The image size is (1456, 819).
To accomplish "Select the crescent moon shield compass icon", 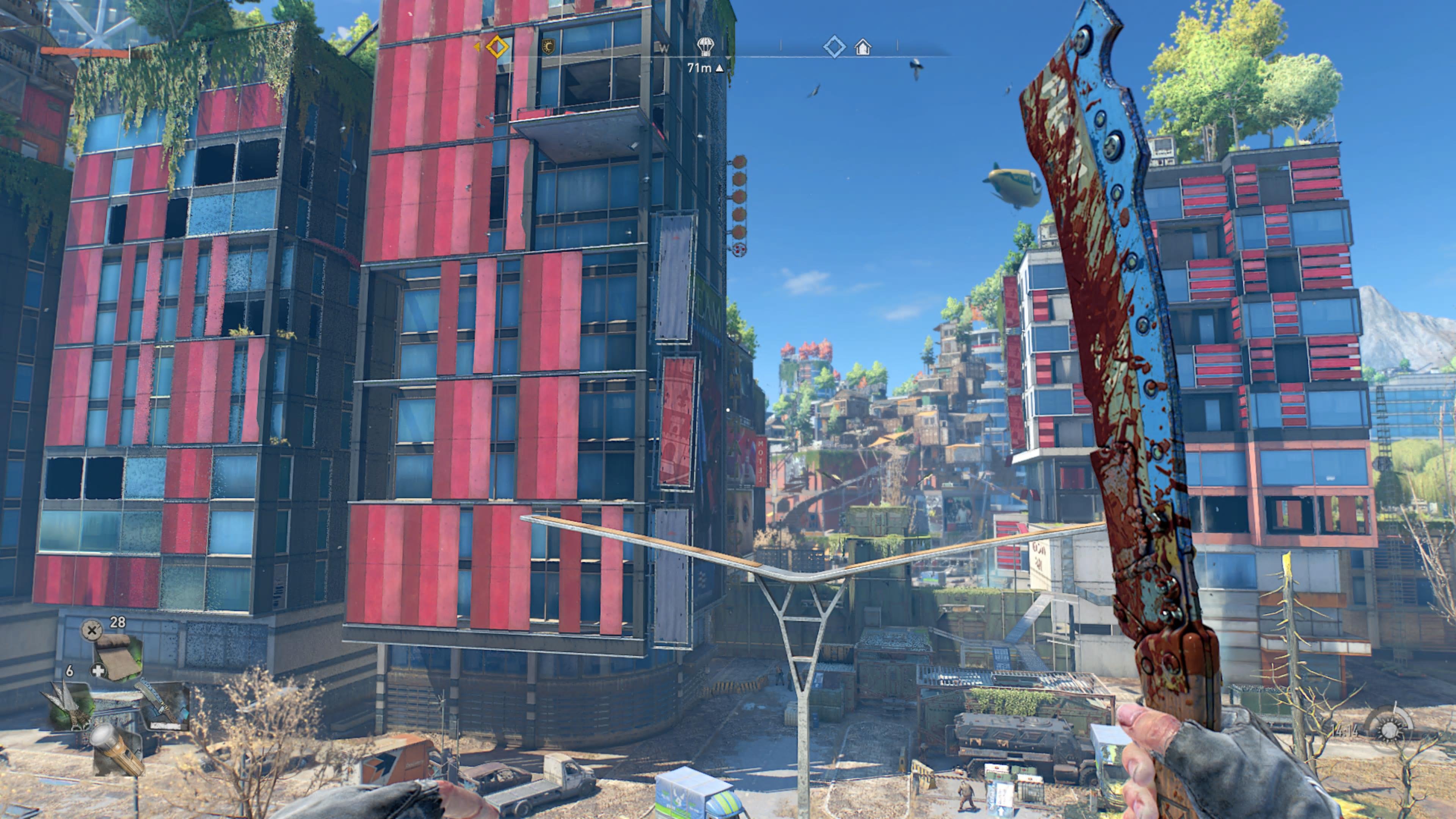I will (x=548, y=46).
